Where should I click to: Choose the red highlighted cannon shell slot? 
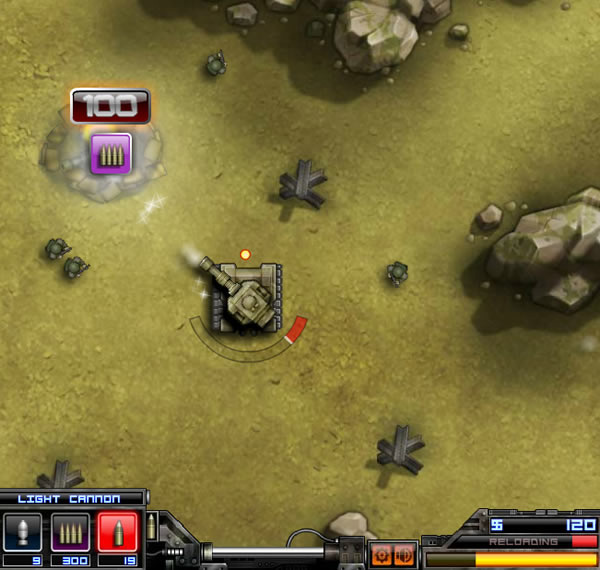pyautogui.click(x=116, y=530)
